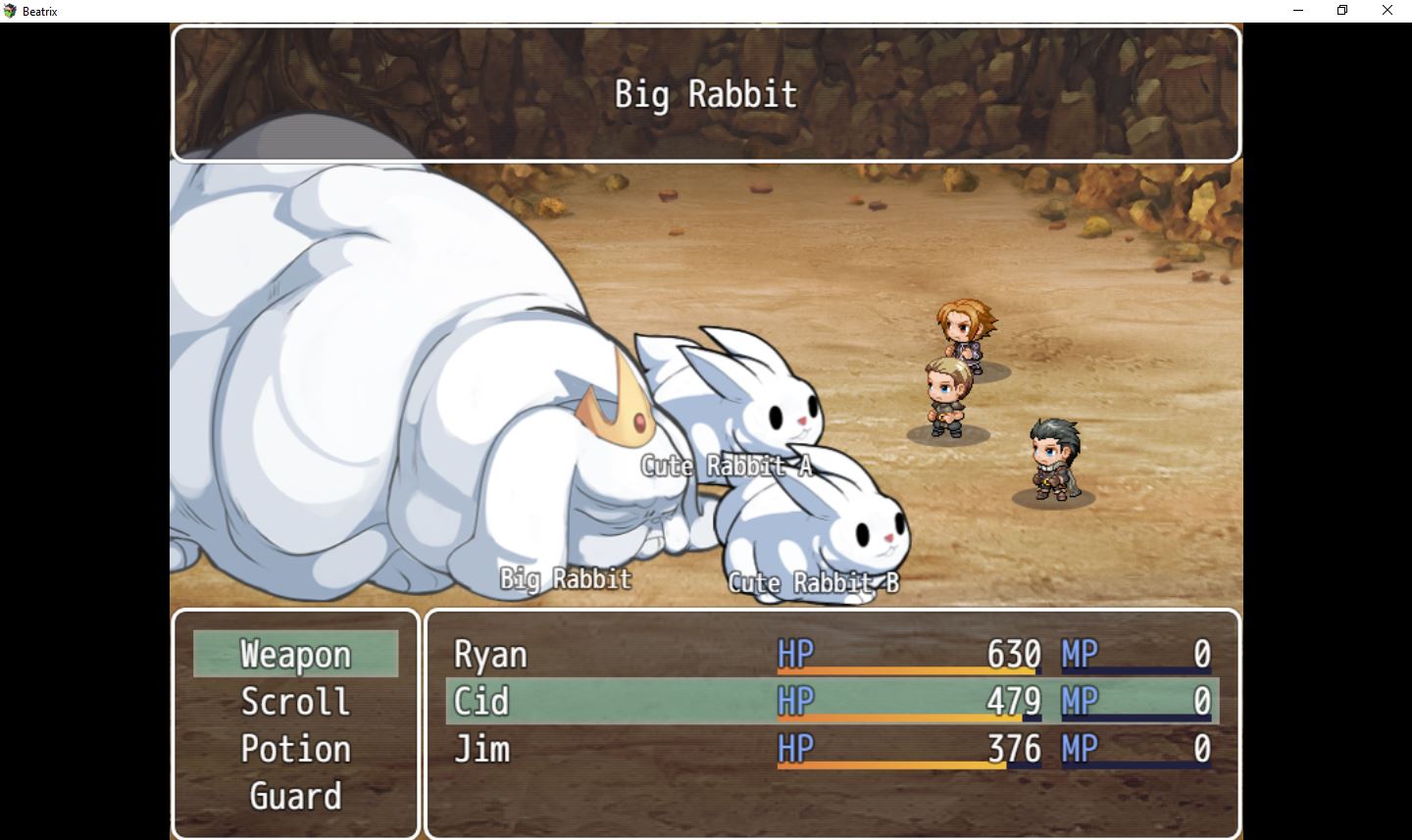Viewport: 1412px width, 840px height.
Task: Target the Big Rabbit name label
Action: [x=566, y=579]
